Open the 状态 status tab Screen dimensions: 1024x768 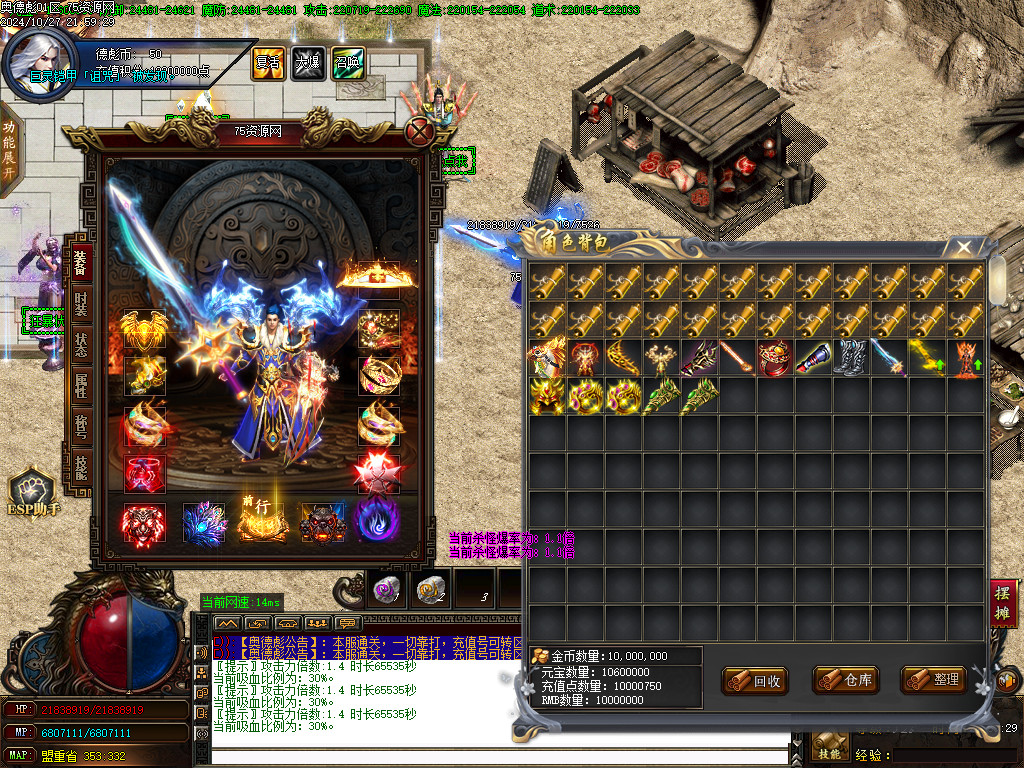[81, 345]
